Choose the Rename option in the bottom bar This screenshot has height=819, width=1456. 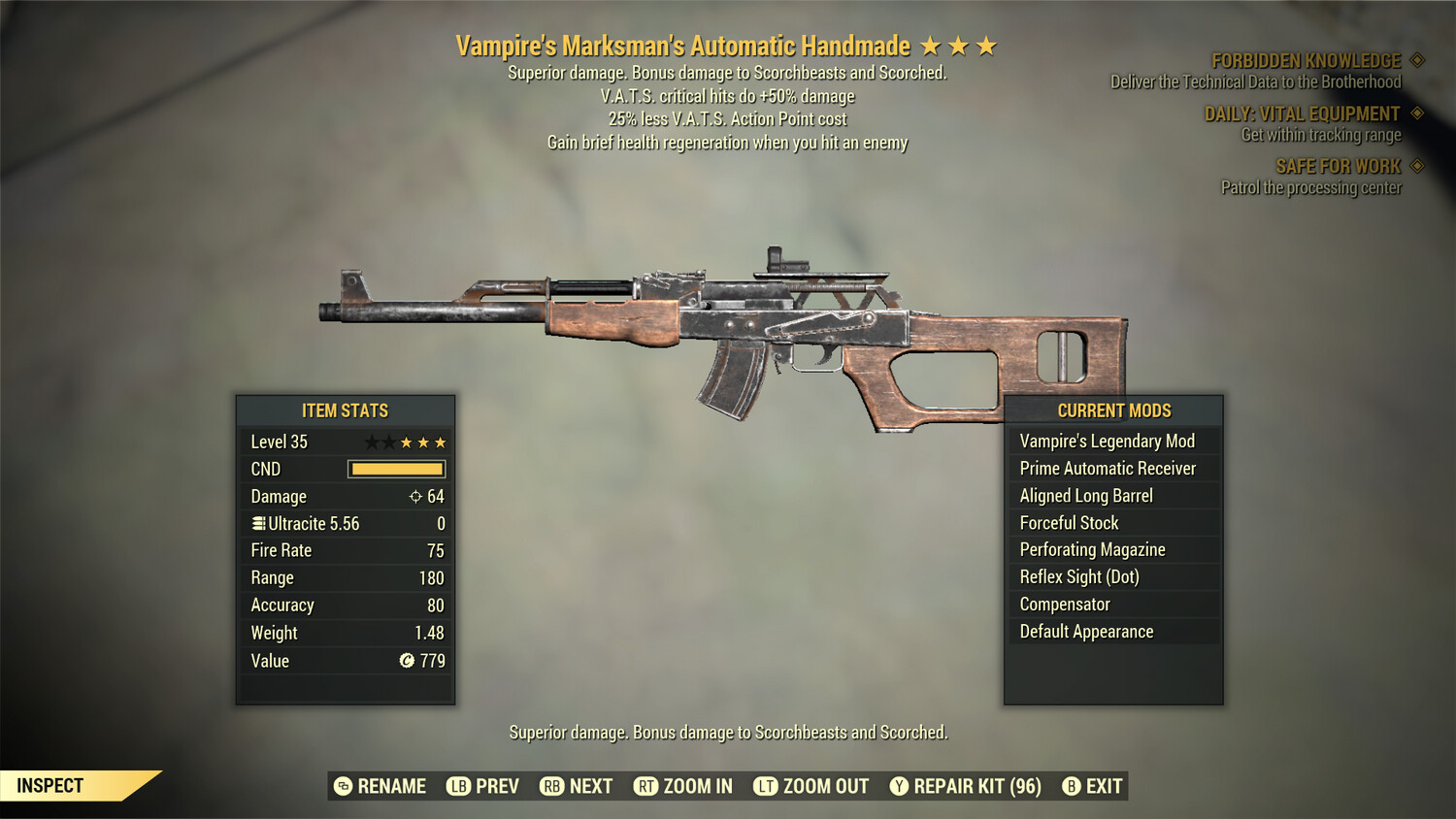[x=381, y=786]
